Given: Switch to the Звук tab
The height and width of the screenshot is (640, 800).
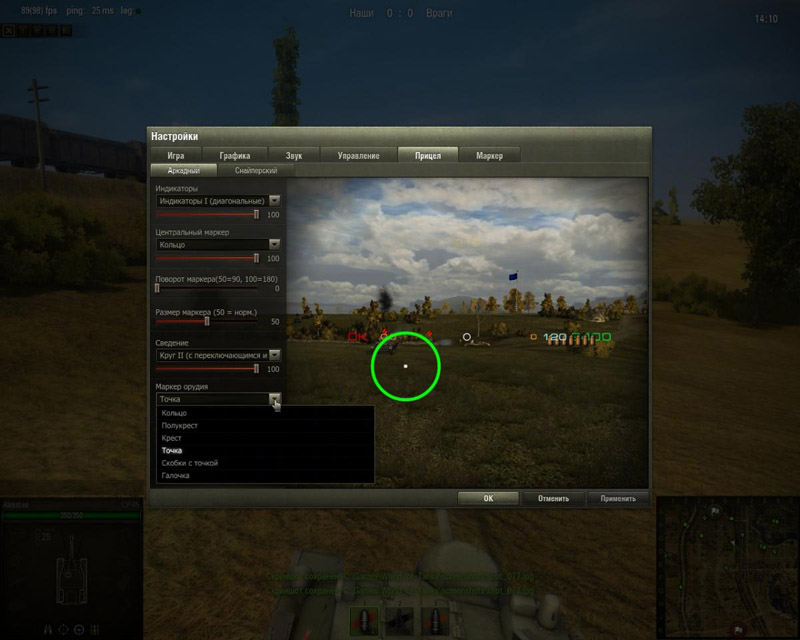Looking at the screenshot, I should (294, 155).
